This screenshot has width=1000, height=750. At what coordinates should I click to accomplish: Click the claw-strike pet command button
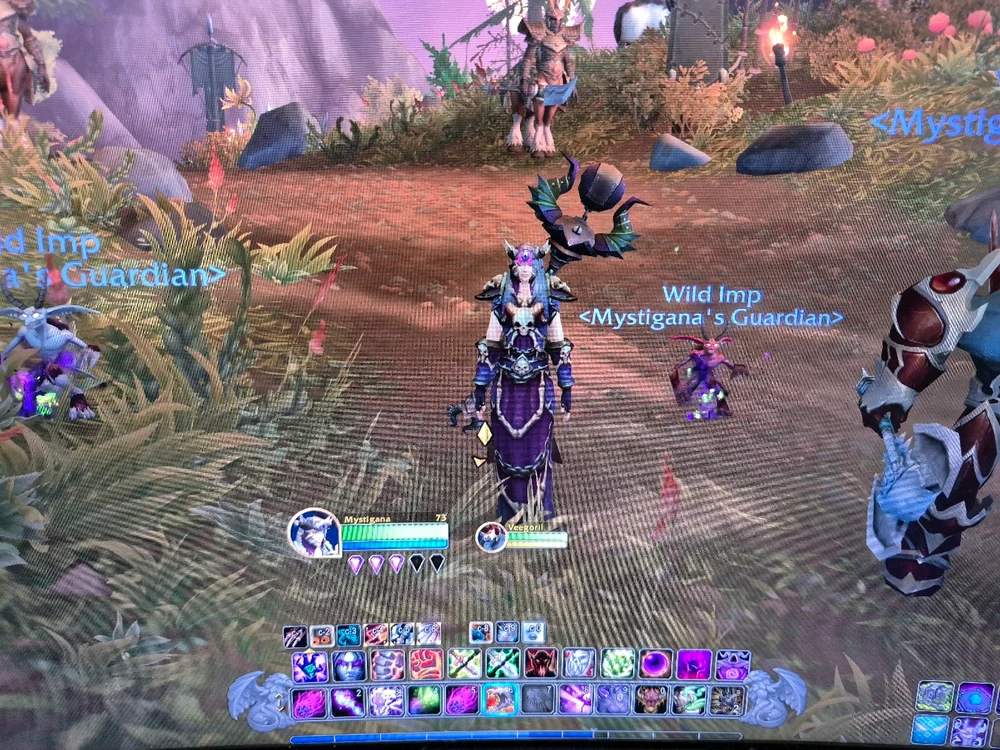(x=296, y=635)
